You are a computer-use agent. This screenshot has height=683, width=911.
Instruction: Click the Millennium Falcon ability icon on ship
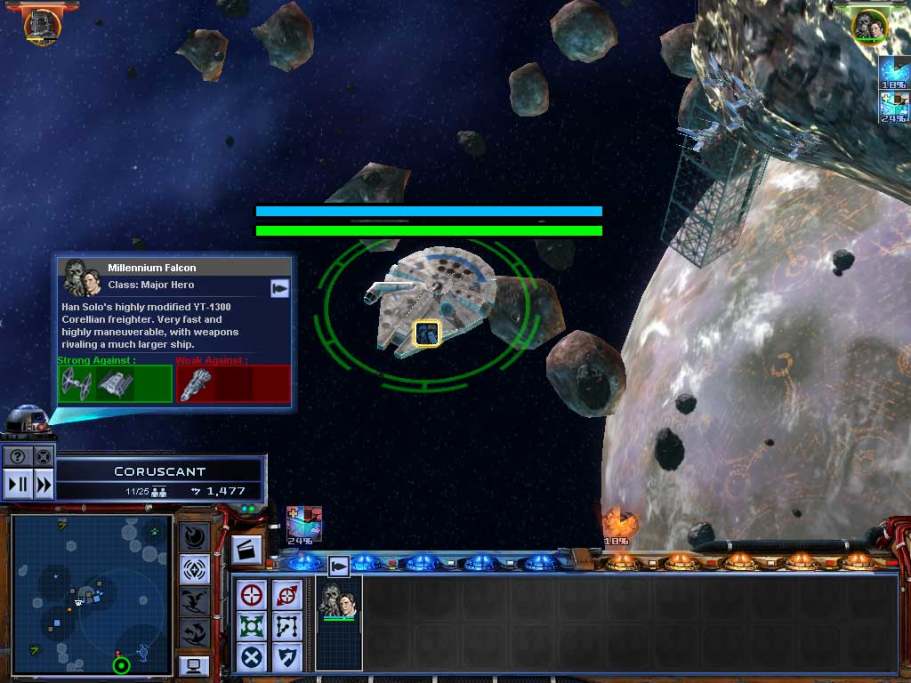click(x=427, y=333)
